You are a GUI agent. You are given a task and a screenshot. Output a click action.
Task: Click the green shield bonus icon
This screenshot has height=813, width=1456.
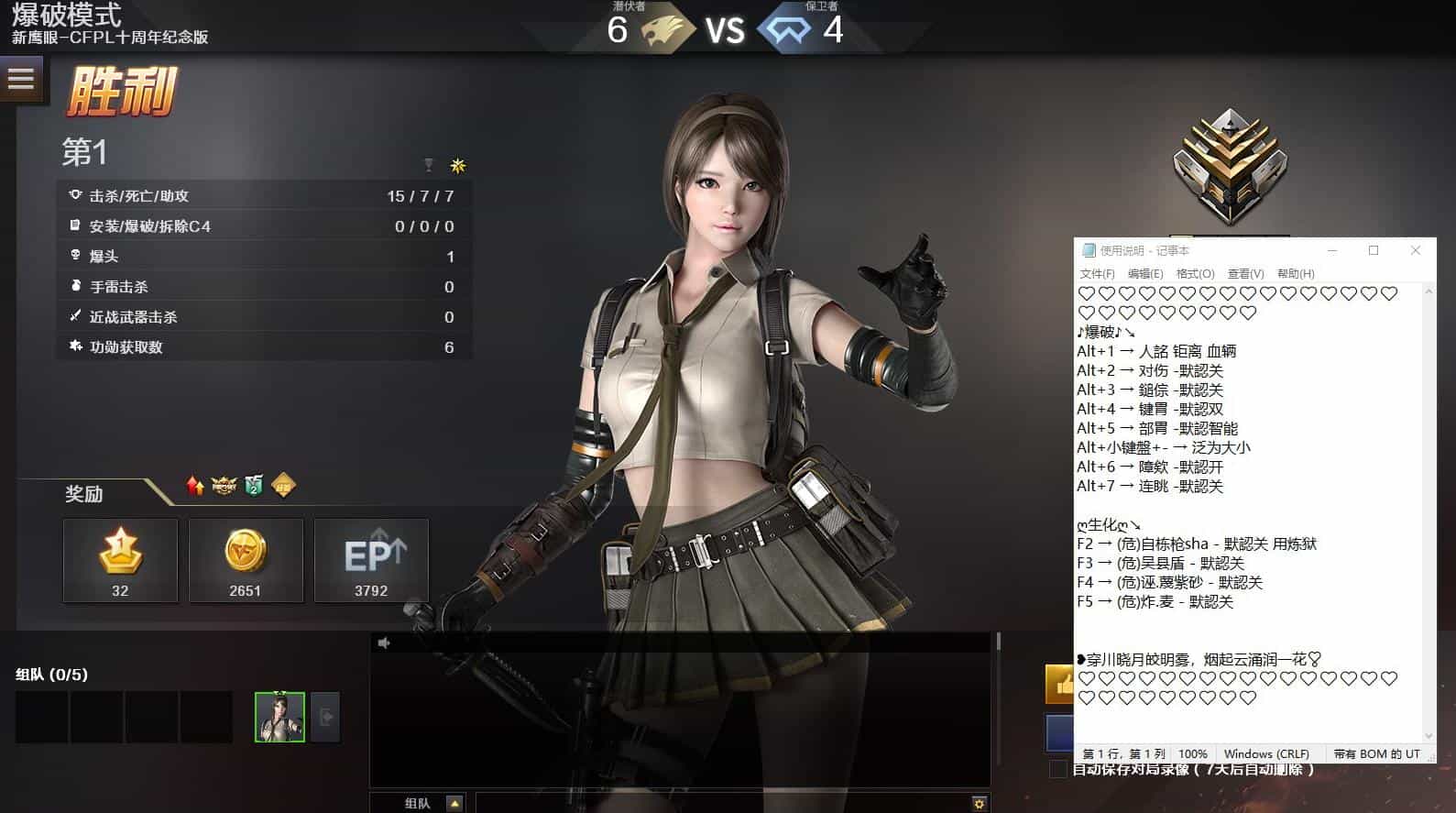coord(254,486)
